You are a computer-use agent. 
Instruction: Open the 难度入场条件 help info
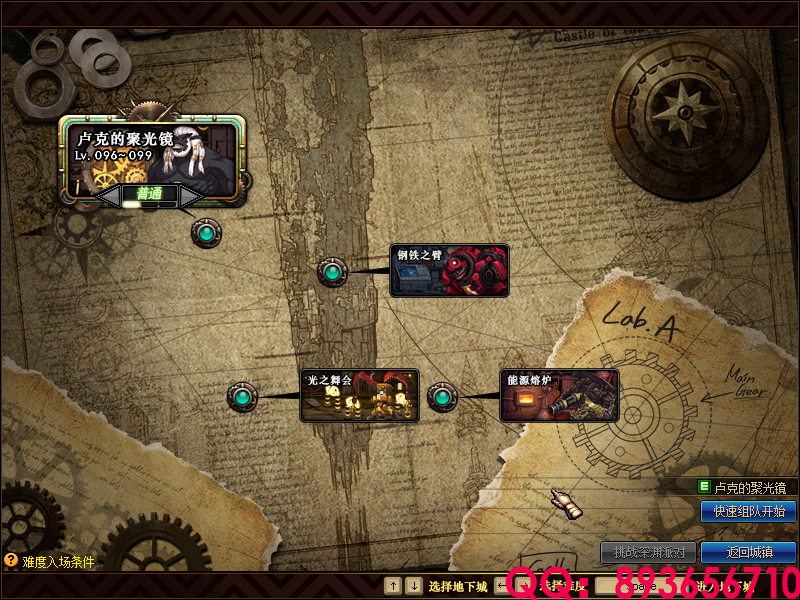[50, 562]
